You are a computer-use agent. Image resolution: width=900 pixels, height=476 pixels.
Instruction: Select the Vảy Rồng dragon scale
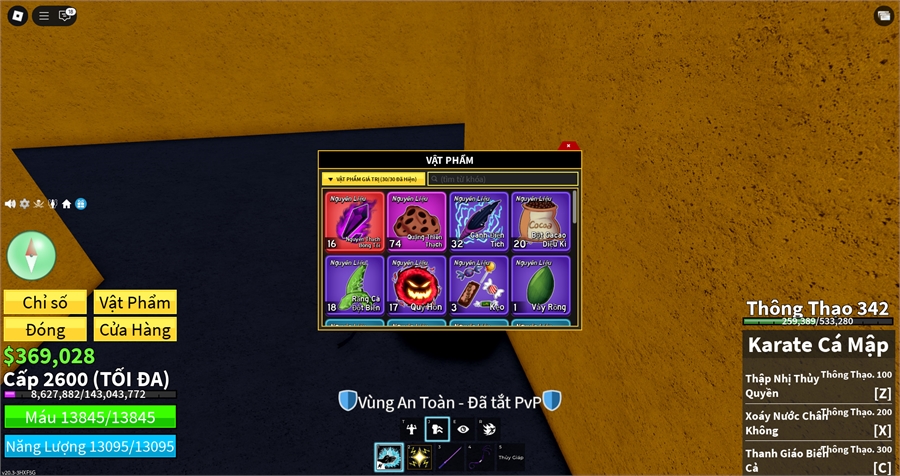coord(540,285)
